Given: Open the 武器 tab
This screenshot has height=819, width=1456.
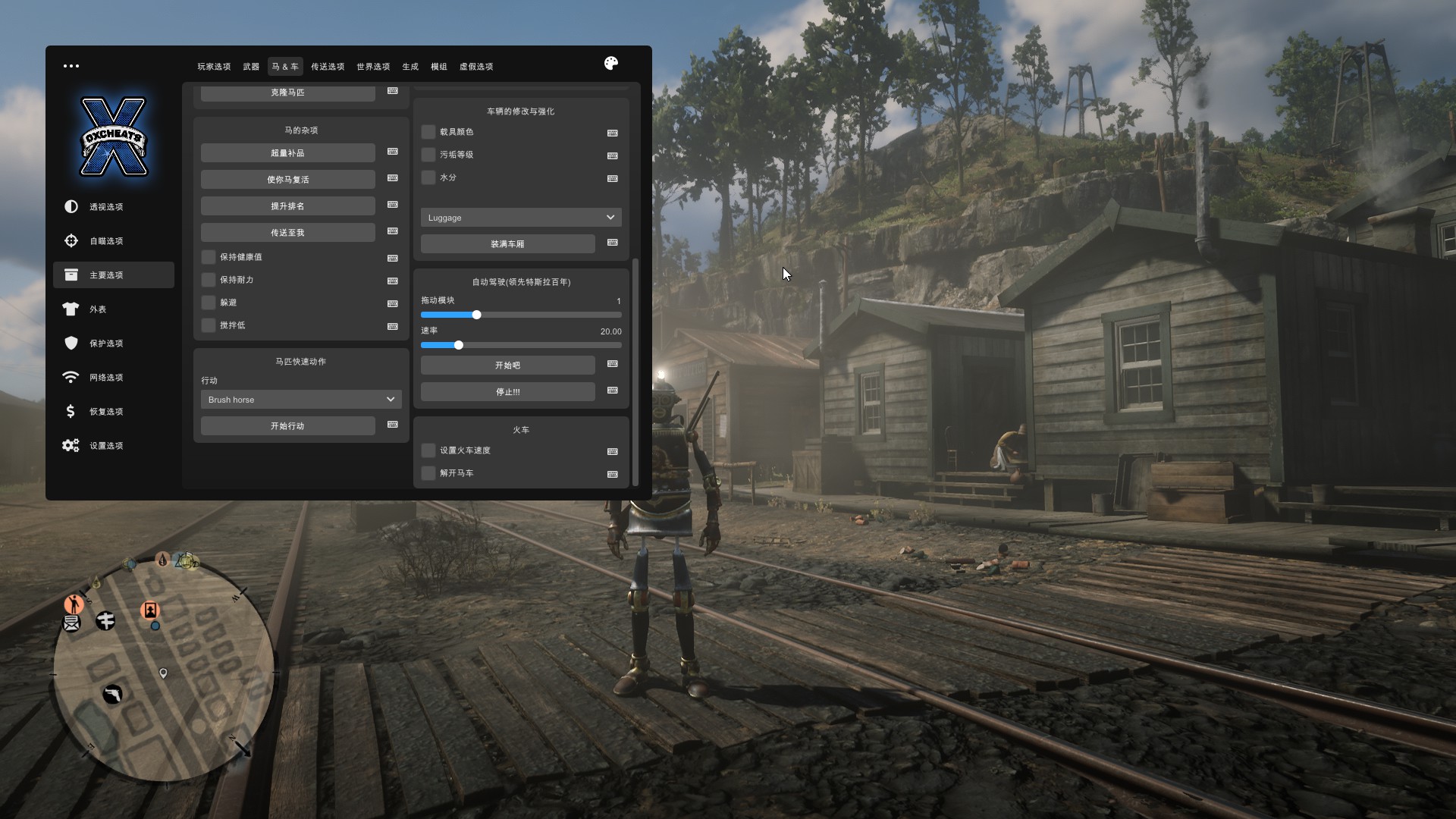Looking at the screenshot, I should coord(251,67).
